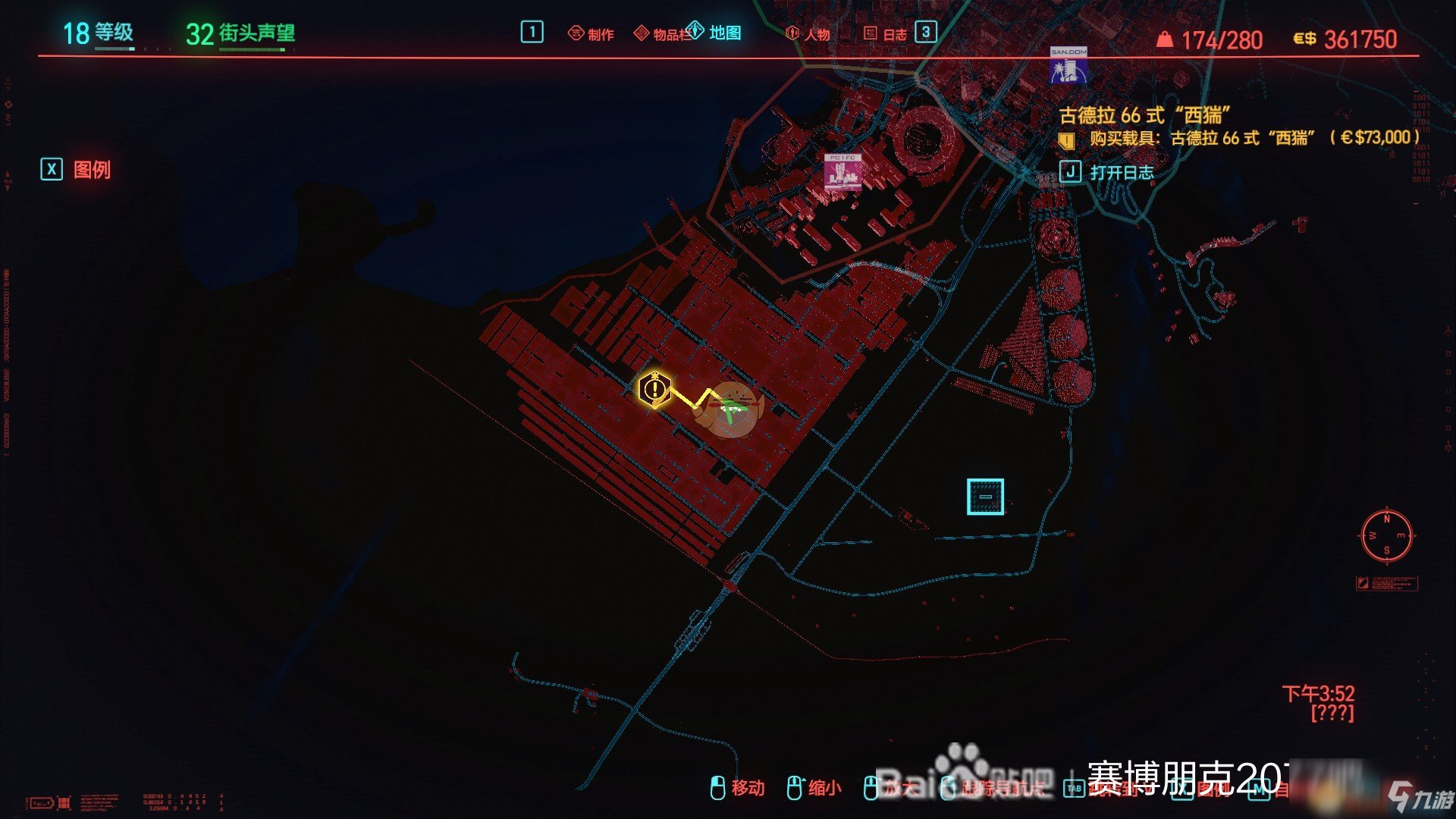Screen dimensions: 1456x819
Task: Go to the 日志 journal tab
Action: [886, 34]
